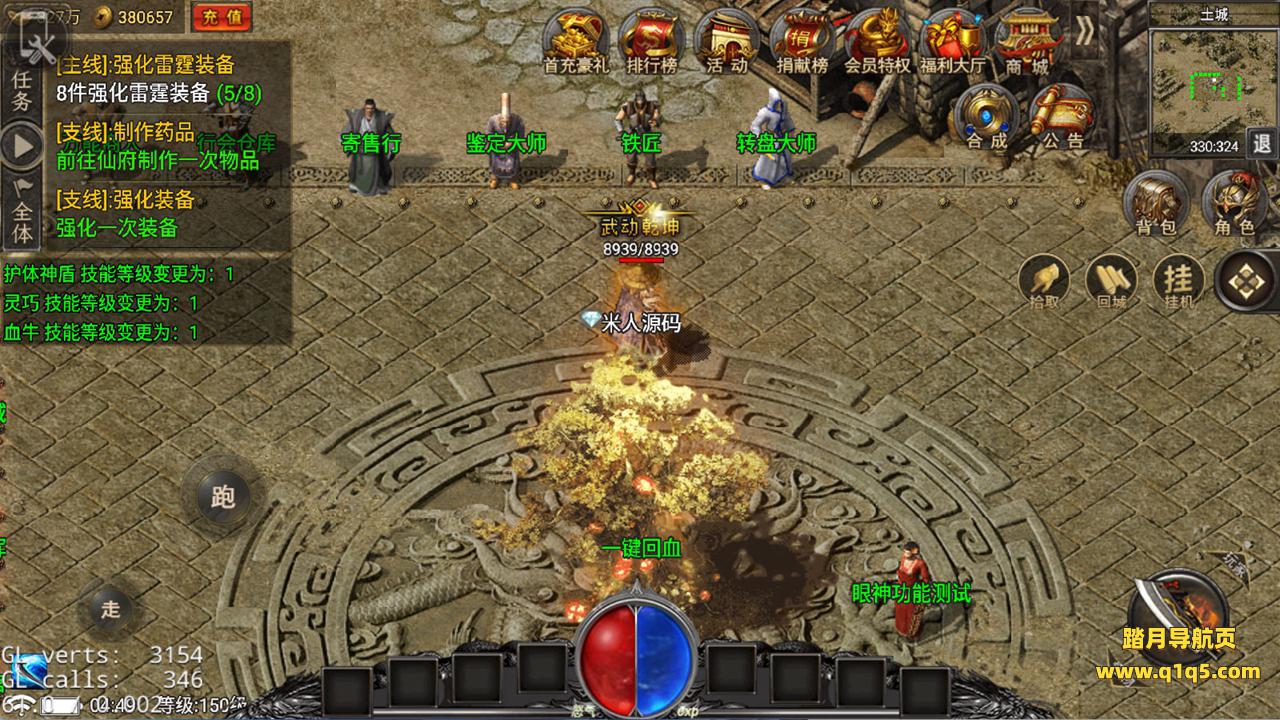
Task: Open the 会员特权 VIP privileges
Action: [x=877, y=40]
